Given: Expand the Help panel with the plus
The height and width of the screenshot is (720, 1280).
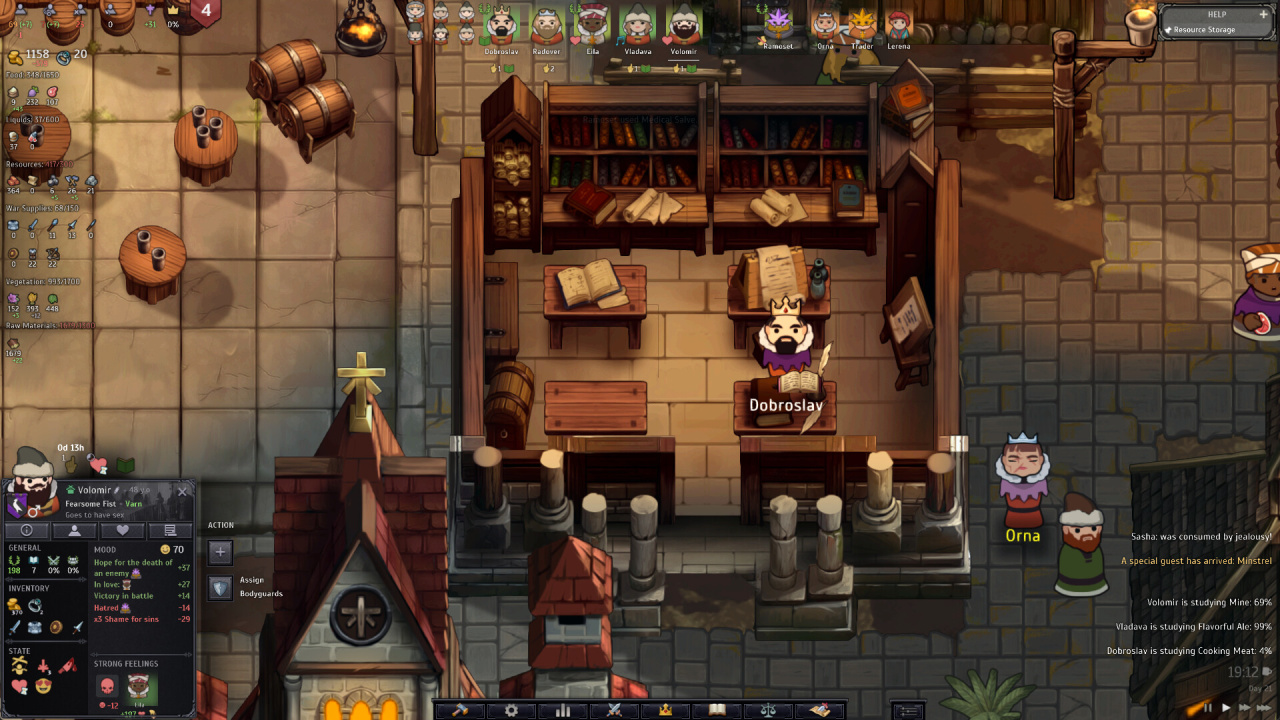Looking at the screenshot, I should (1263, 15).
